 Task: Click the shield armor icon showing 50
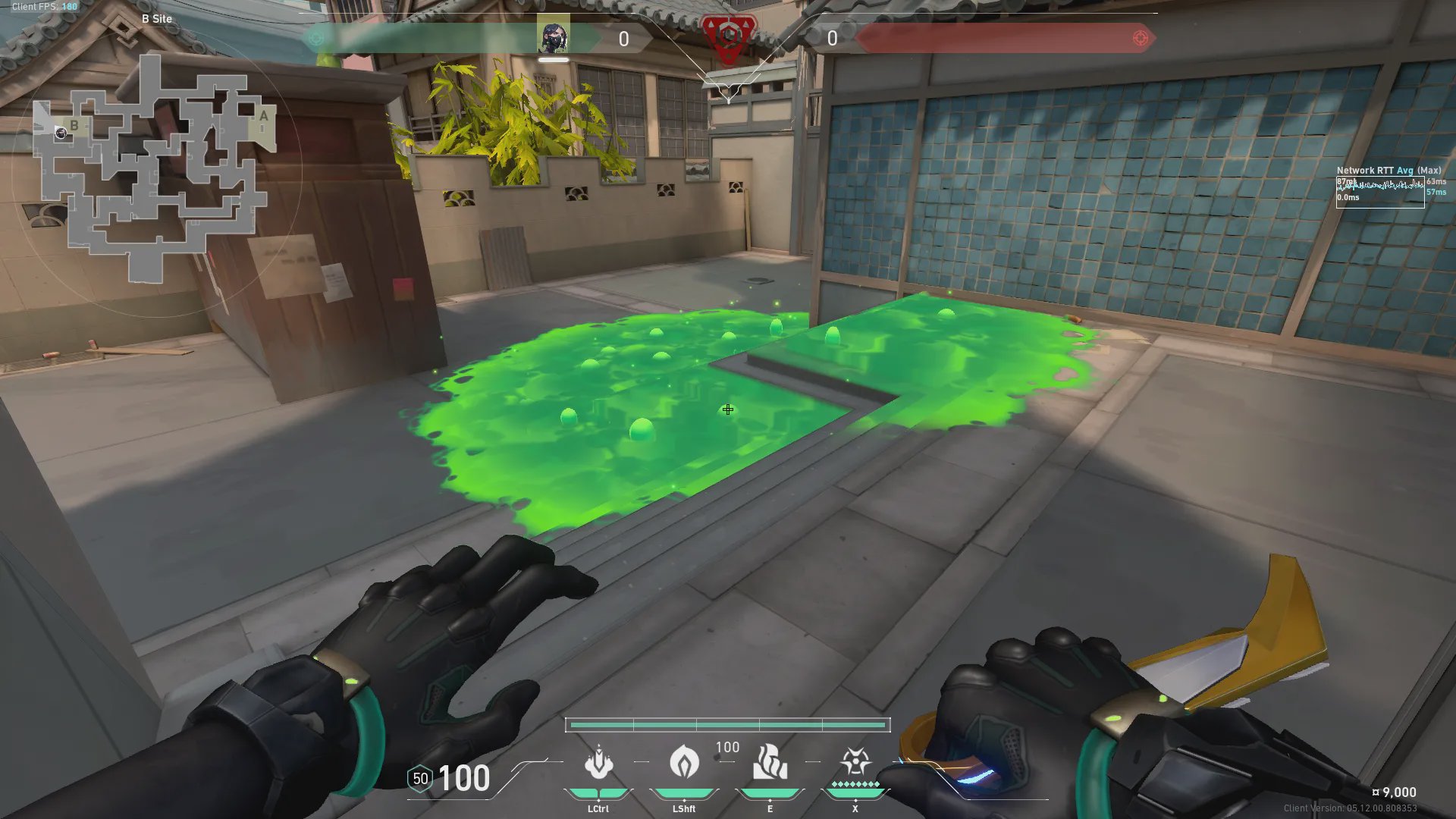420,779
